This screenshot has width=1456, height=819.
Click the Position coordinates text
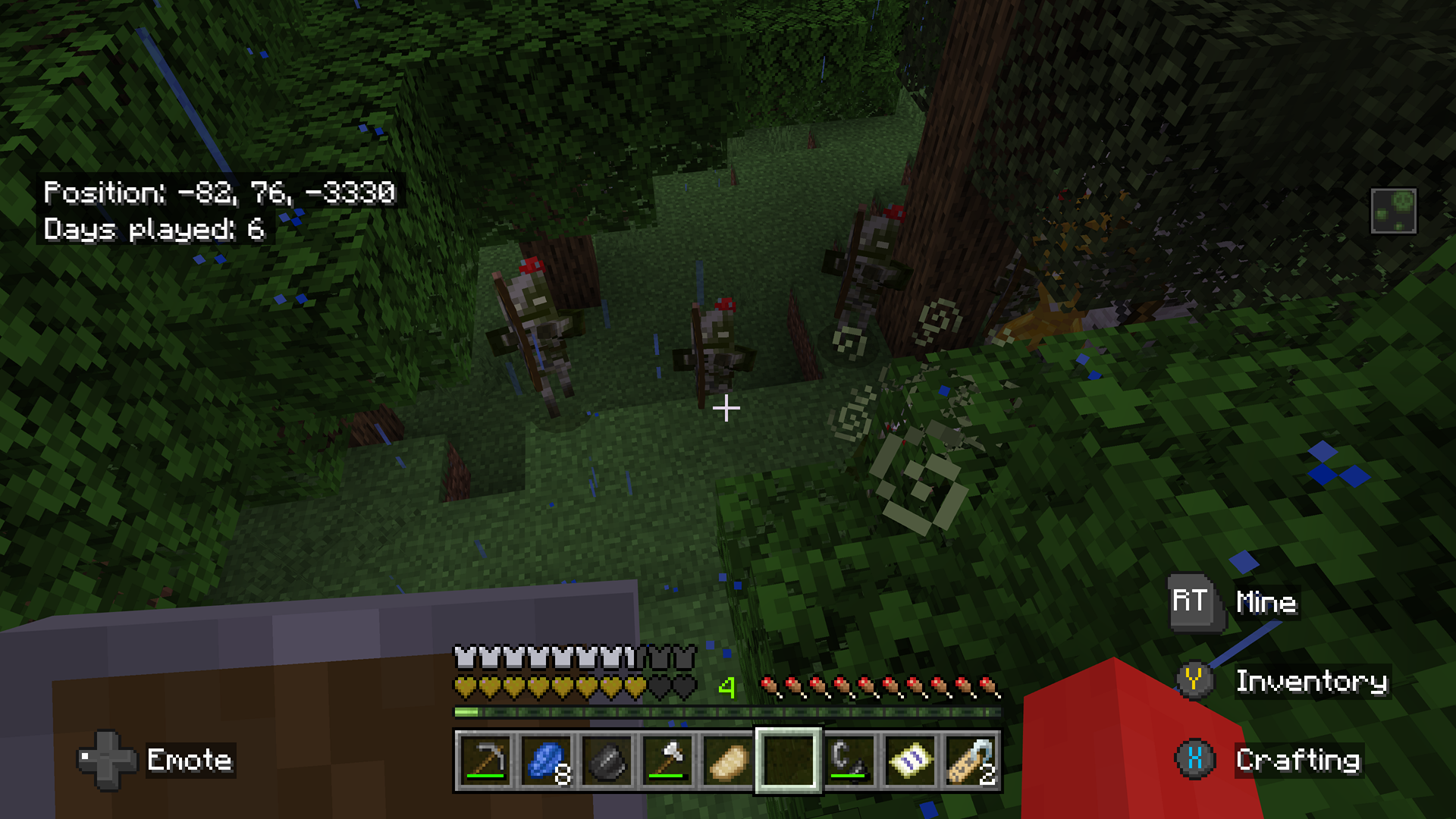pyautogui.click(x=220, y=193)
